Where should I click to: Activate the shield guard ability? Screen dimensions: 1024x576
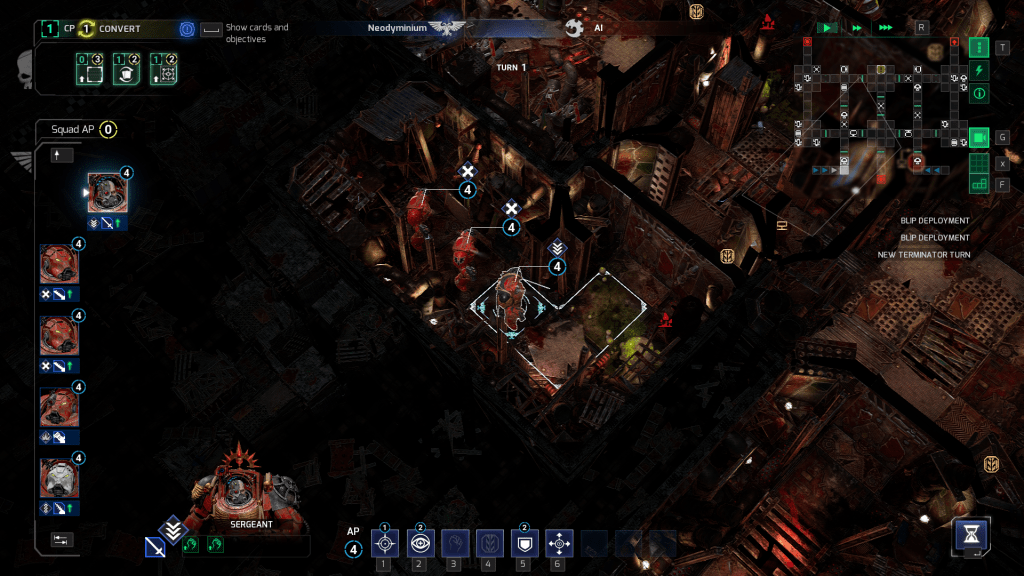click(523, 543)
